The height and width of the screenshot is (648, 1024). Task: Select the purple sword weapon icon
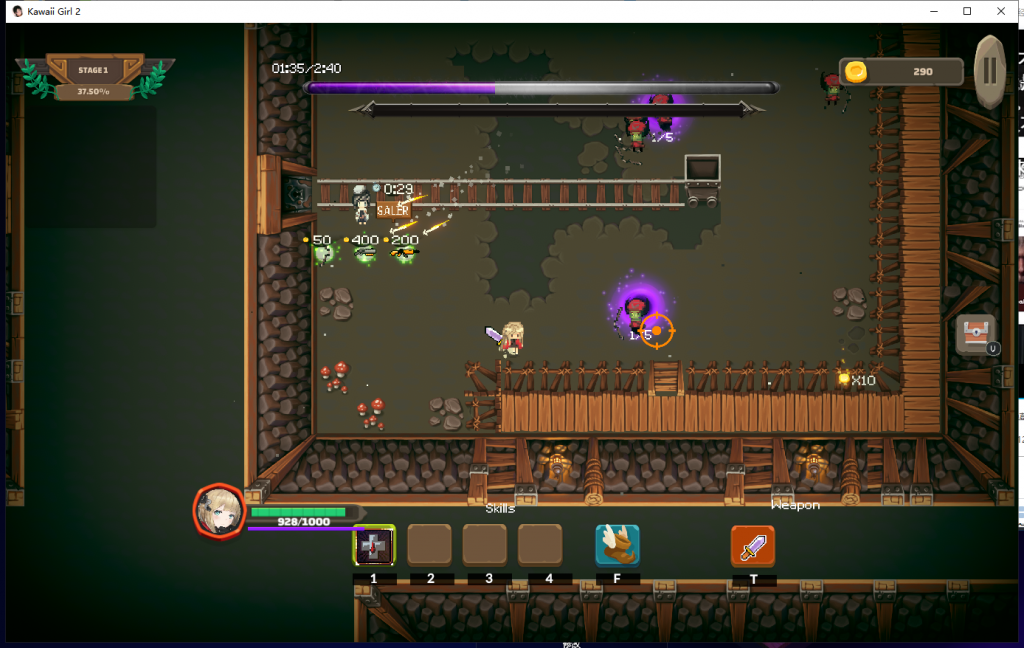752,545
